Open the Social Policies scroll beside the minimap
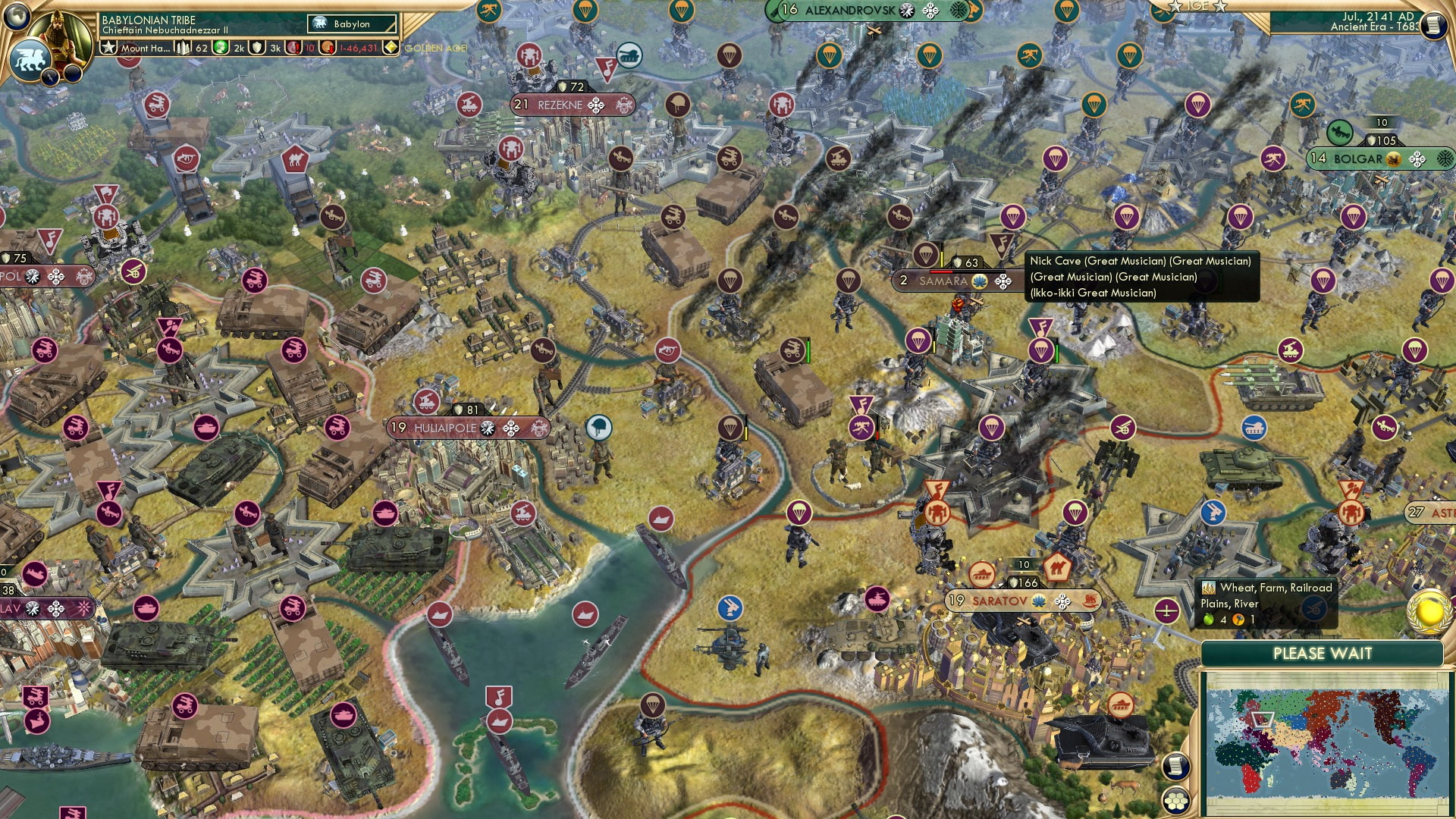Viewport: 1456px width, 819px height. [1176, 764]
